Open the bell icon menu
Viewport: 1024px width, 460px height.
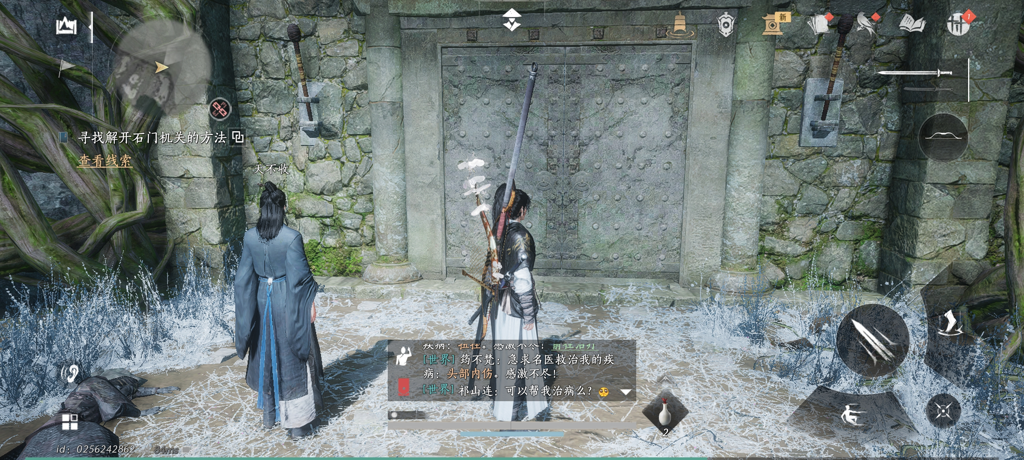point(680,25)
